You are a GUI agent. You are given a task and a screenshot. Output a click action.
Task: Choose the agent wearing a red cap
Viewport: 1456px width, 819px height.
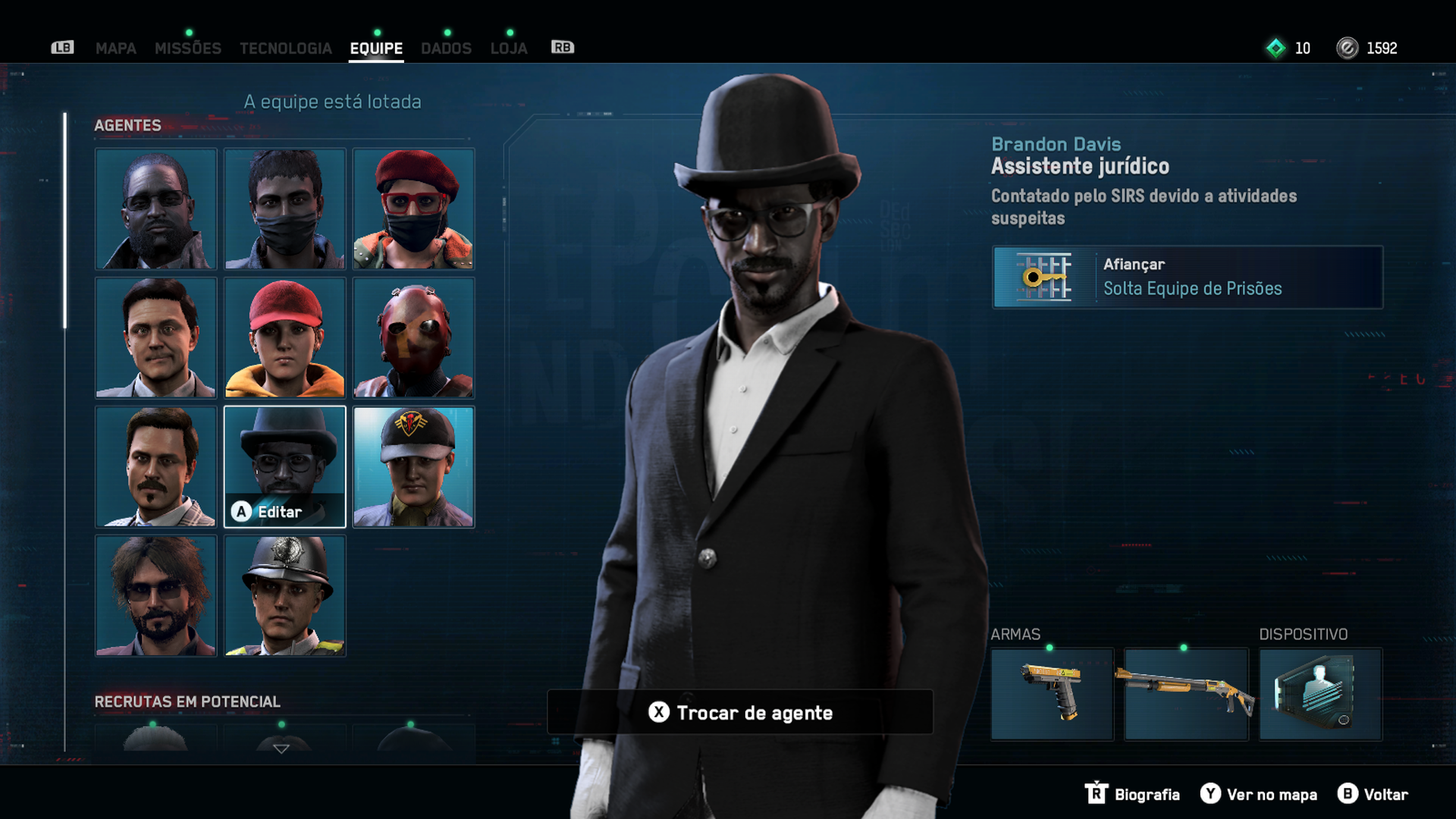[284, 337]
